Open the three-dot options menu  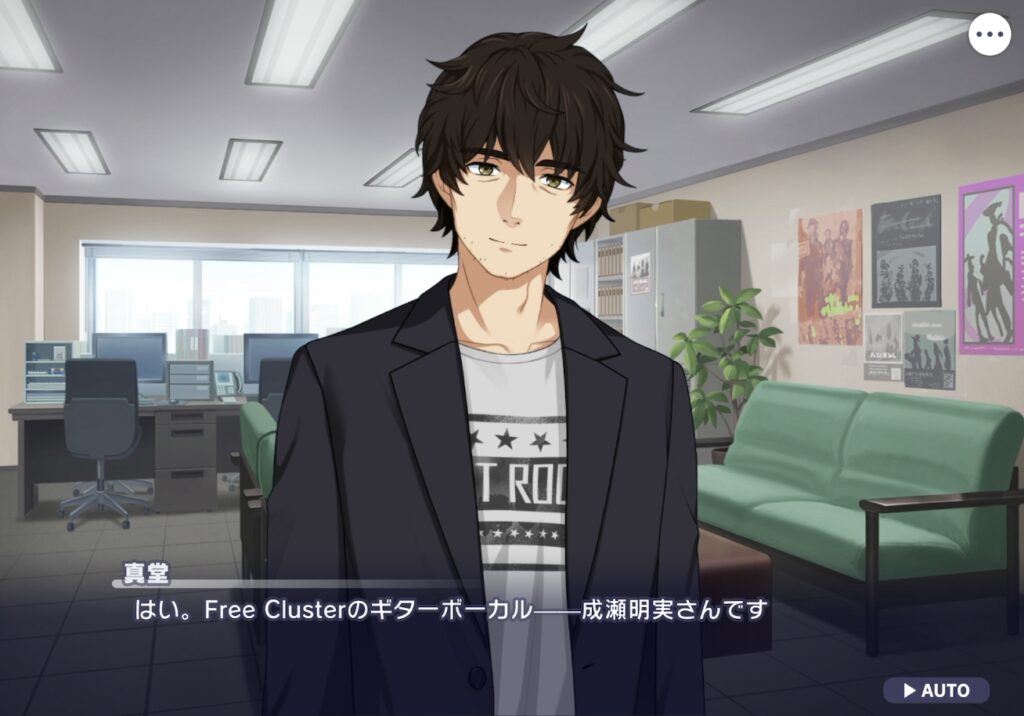click(990, 35)
